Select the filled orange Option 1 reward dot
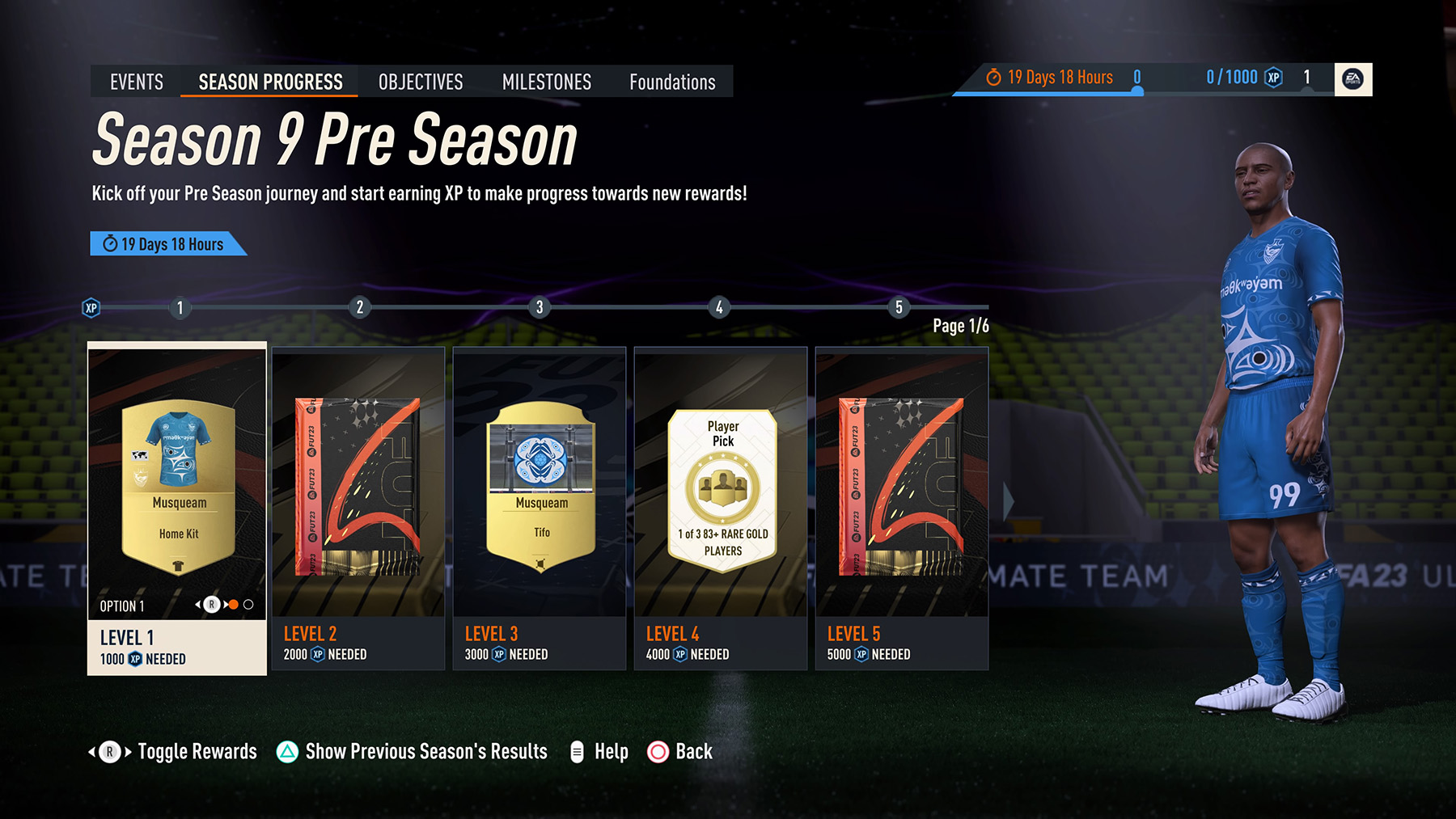1456x819 pixels. coord(234,604)
